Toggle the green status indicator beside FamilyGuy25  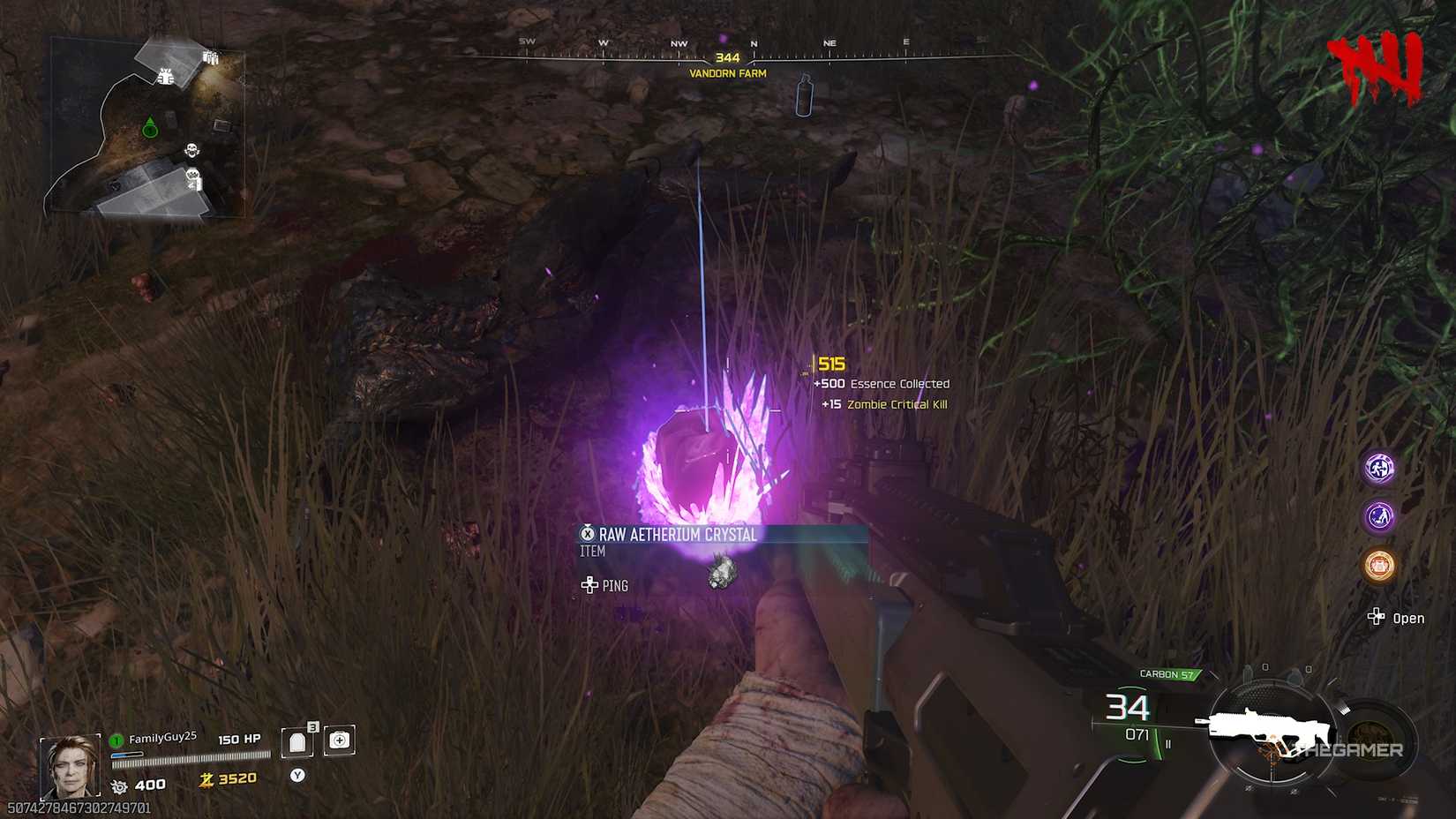(116, 740)
